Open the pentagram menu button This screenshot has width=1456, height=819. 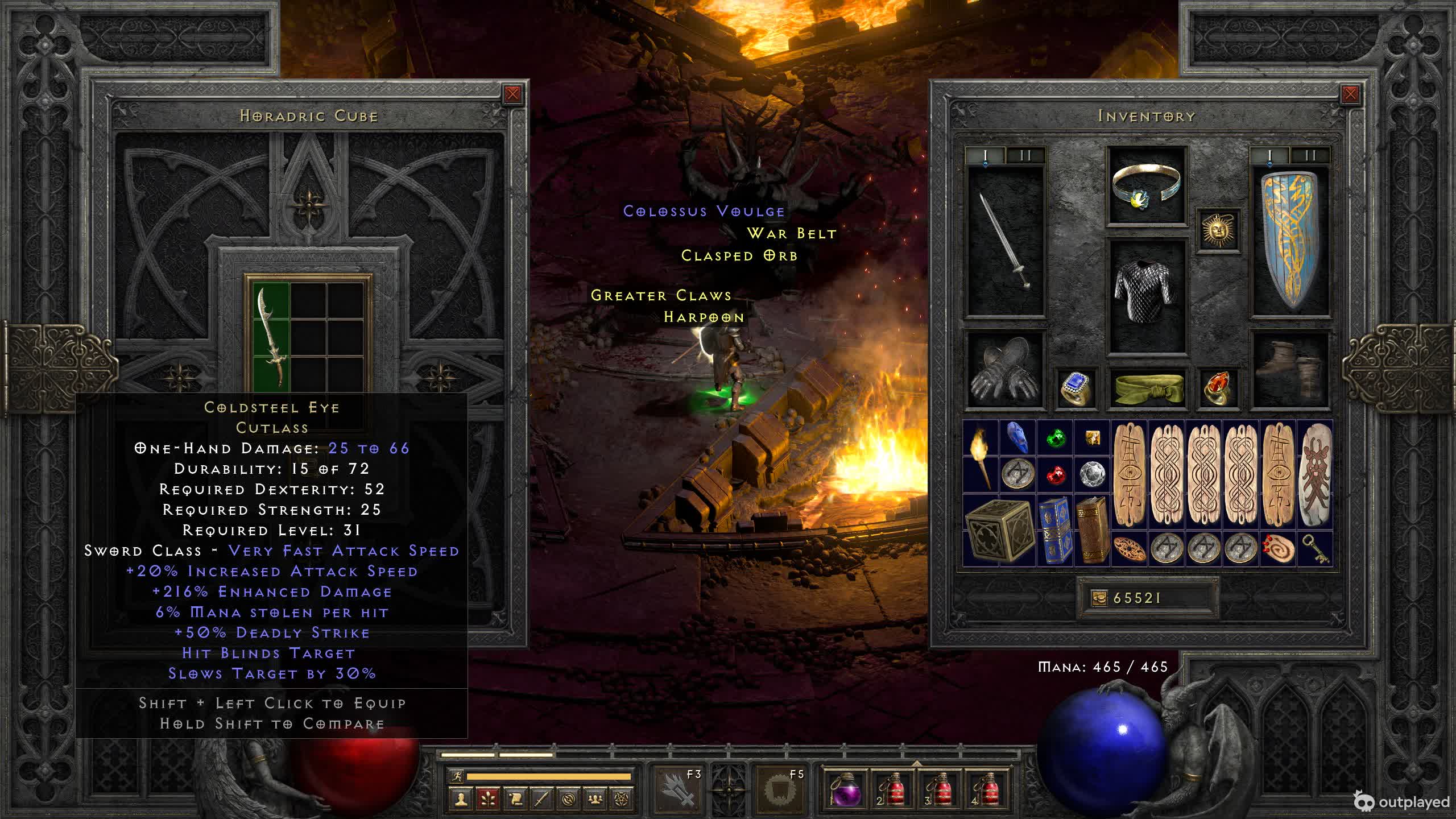click(x=622, y=799)
